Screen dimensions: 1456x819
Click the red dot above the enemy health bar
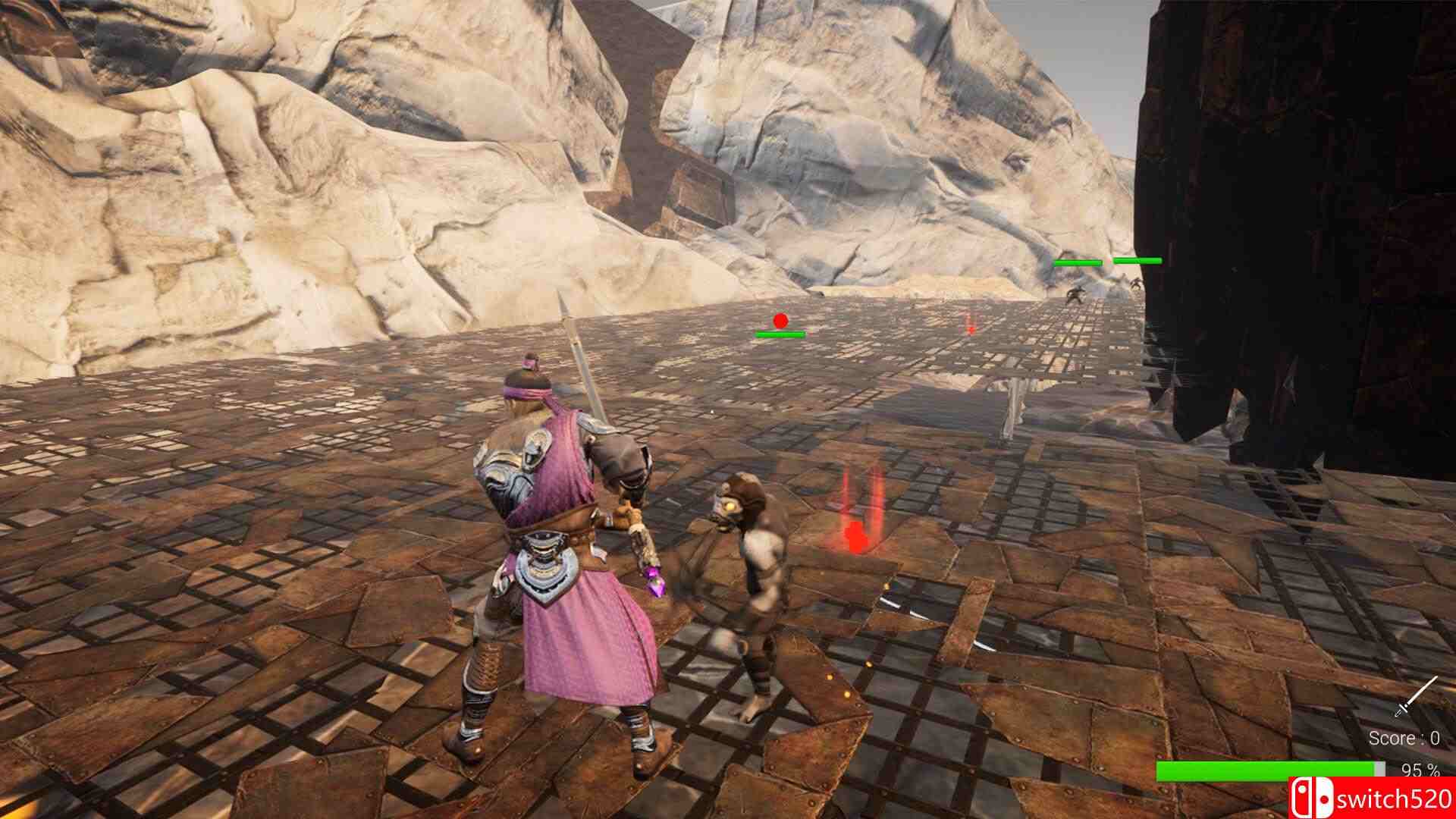779,322
